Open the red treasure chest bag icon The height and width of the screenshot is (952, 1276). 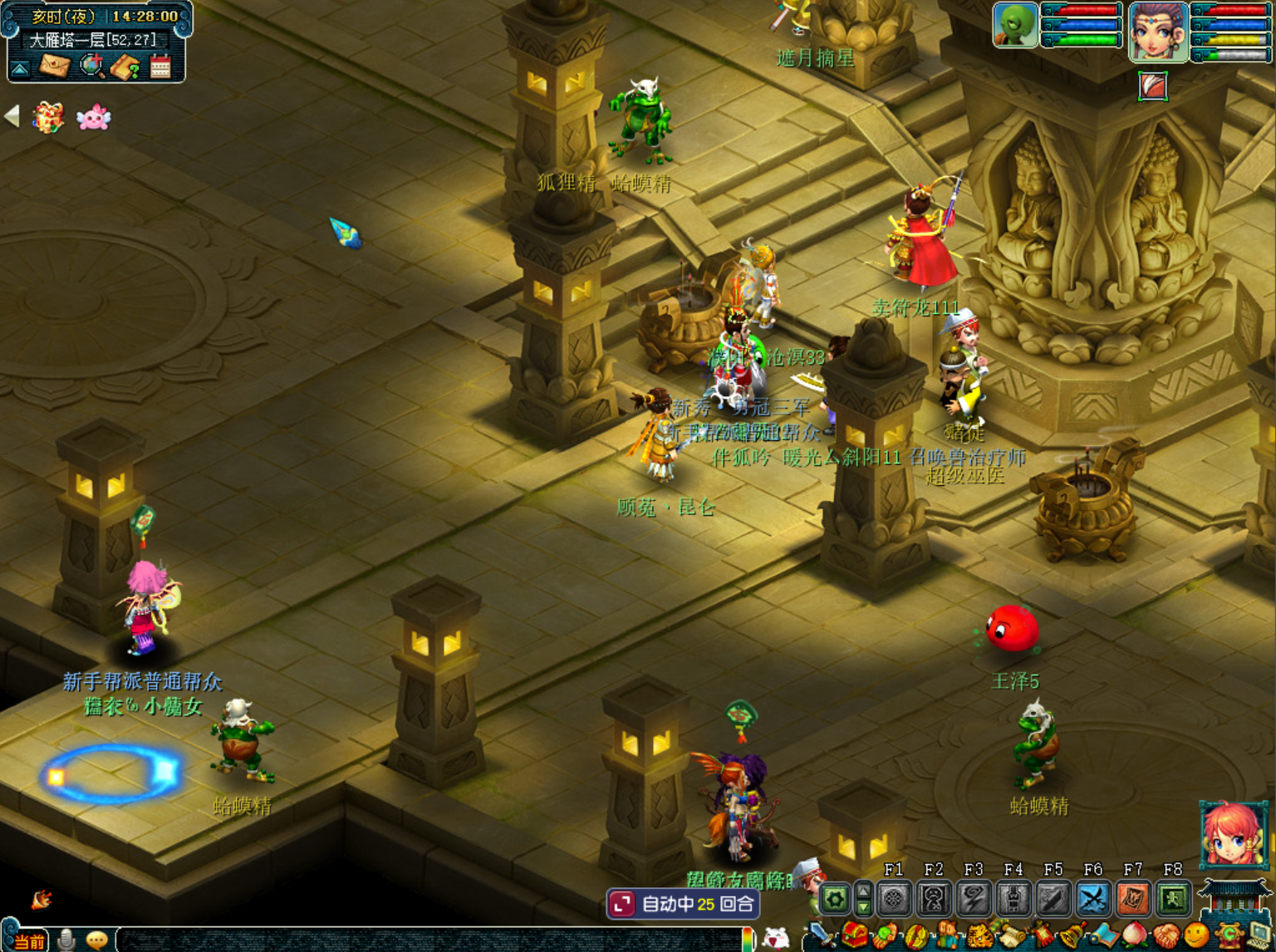854,936
